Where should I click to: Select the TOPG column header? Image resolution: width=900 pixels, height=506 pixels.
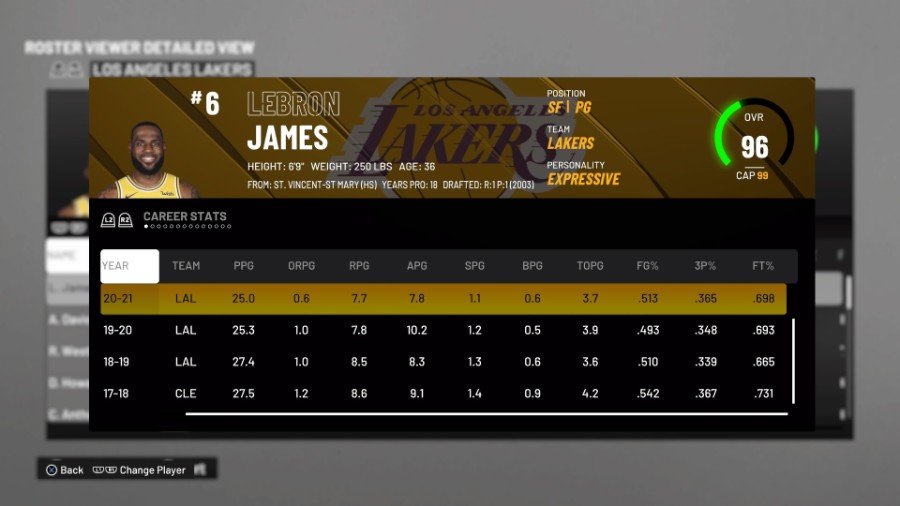tap(590, 266)
